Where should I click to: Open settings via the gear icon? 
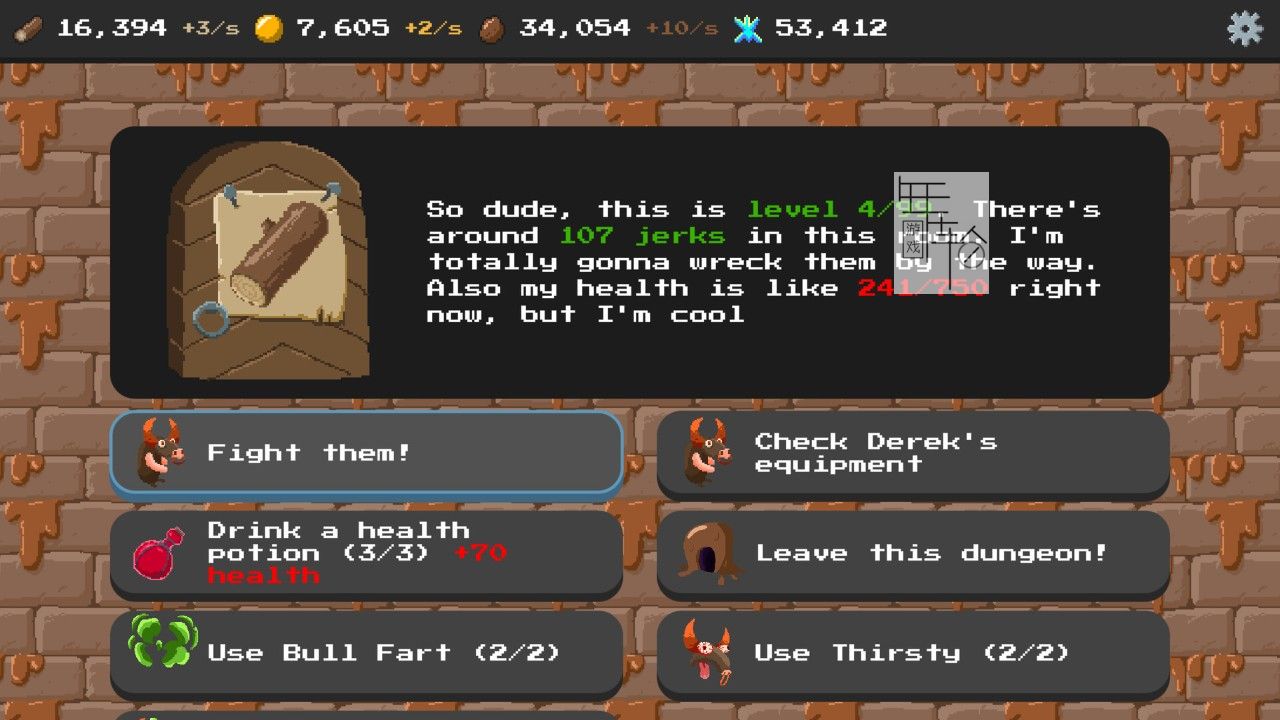coord(1244,28)
